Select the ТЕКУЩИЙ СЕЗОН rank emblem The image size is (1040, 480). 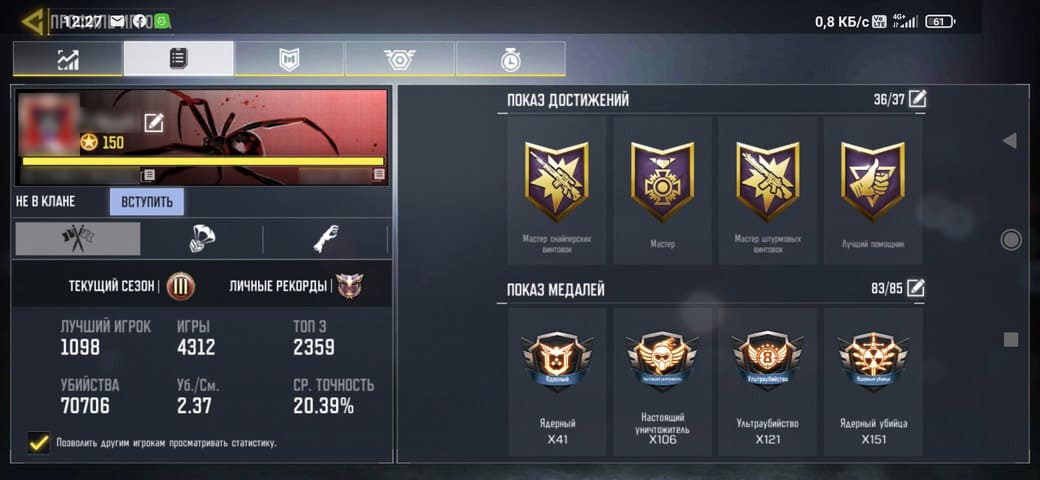181,286
